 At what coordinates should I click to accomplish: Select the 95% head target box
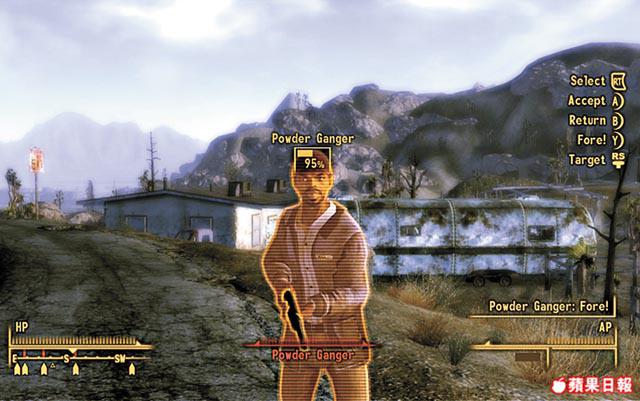tap(313, 161)
